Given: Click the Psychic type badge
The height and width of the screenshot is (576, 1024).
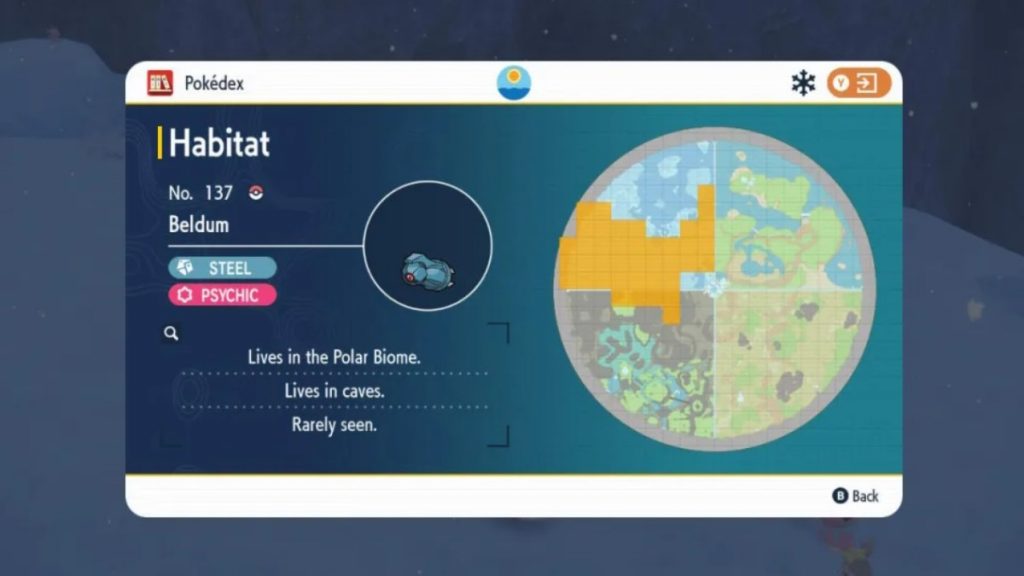Looking at the screenshot, I should pos(223,295).
